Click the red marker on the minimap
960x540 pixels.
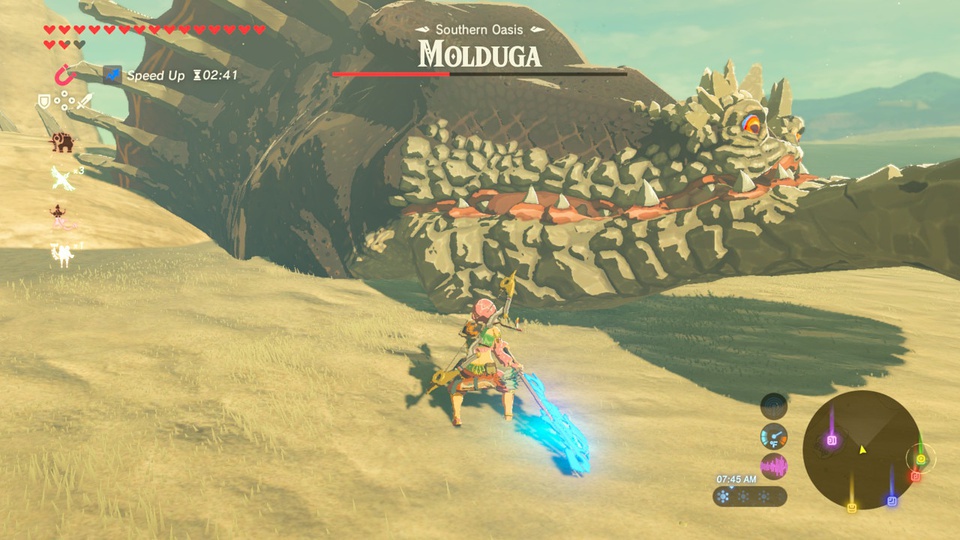coord(915,477)
